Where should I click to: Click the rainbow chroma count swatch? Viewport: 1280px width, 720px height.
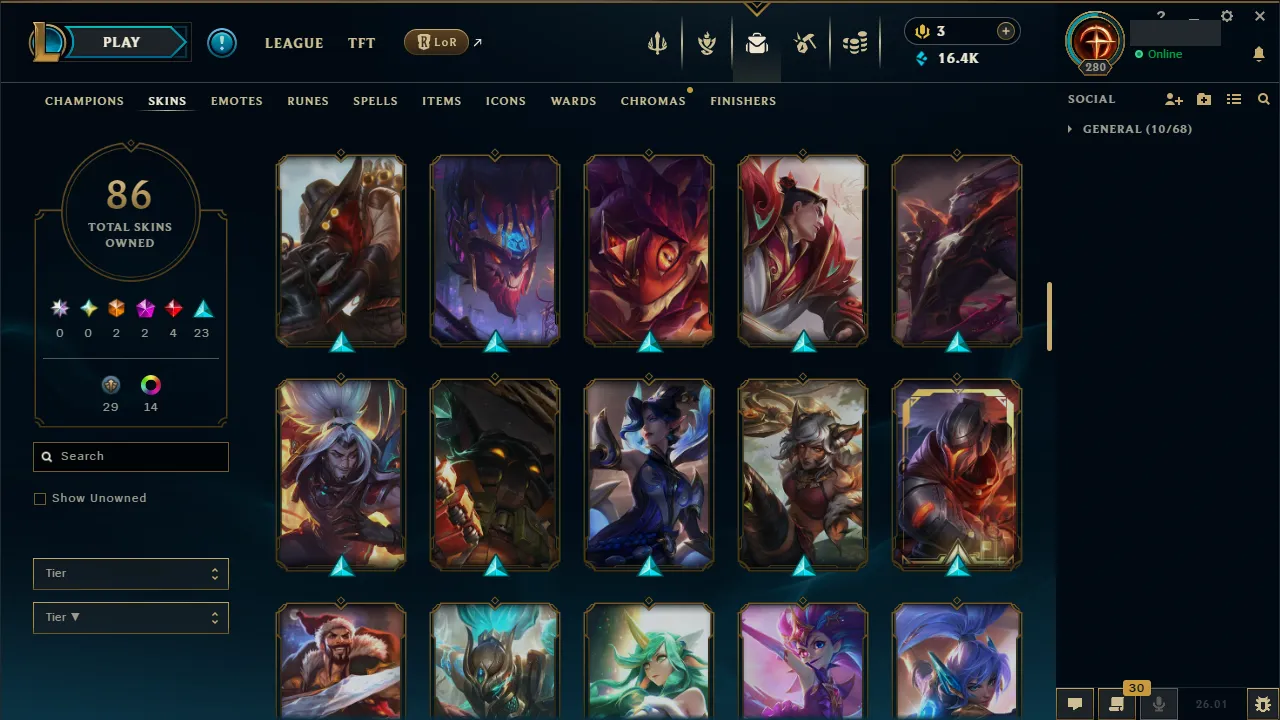(150, 385)
